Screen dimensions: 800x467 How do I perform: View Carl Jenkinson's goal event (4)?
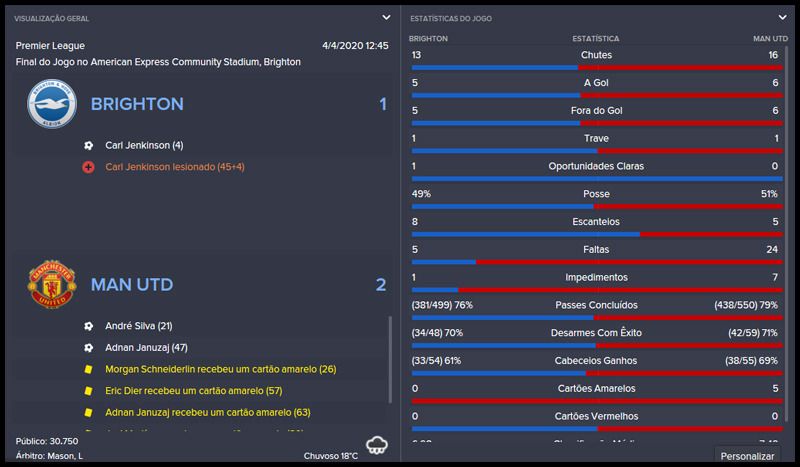(144, 145)
